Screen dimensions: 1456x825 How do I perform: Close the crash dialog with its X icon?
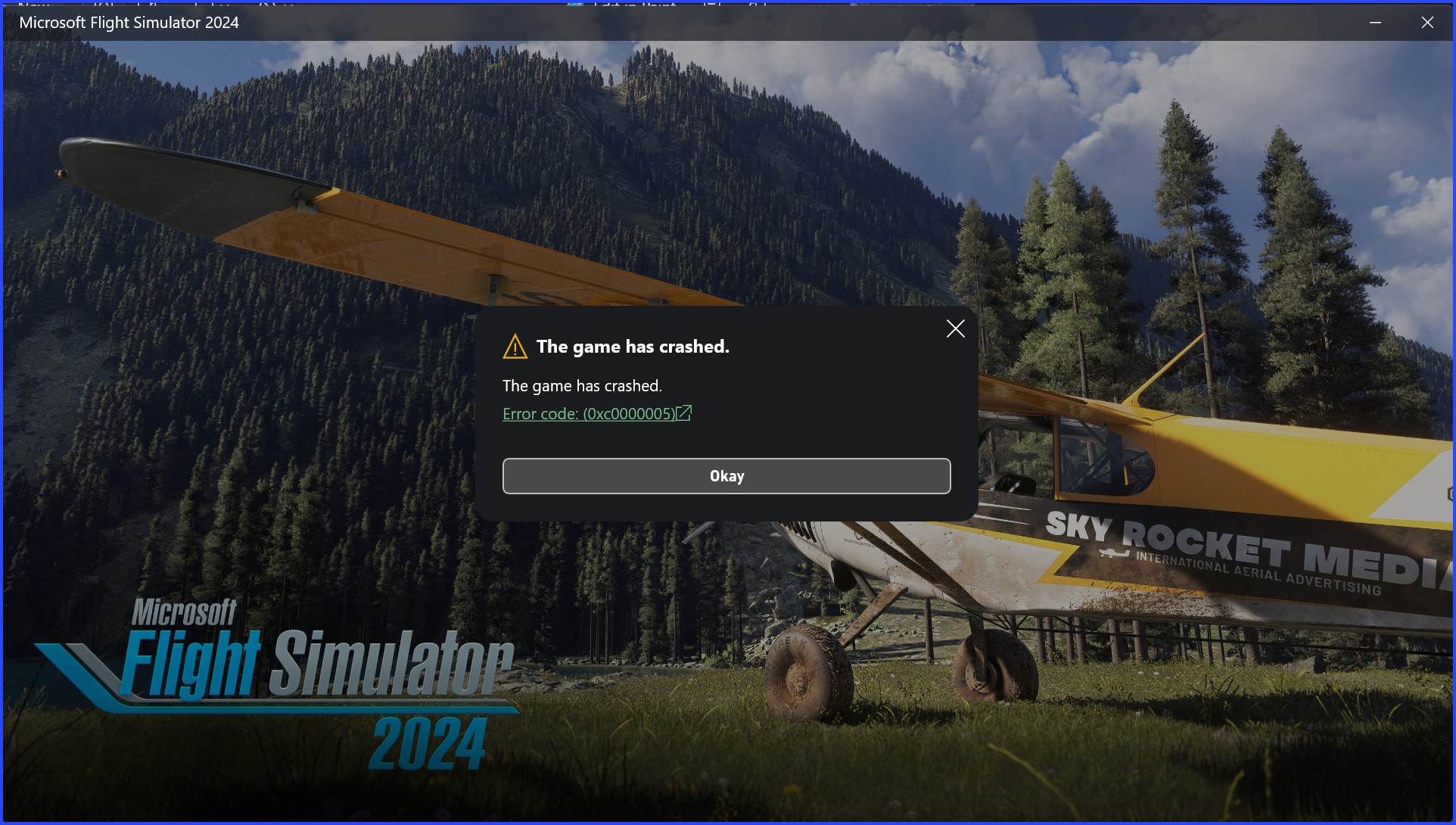pyautogui.click(x=955, y=328)
